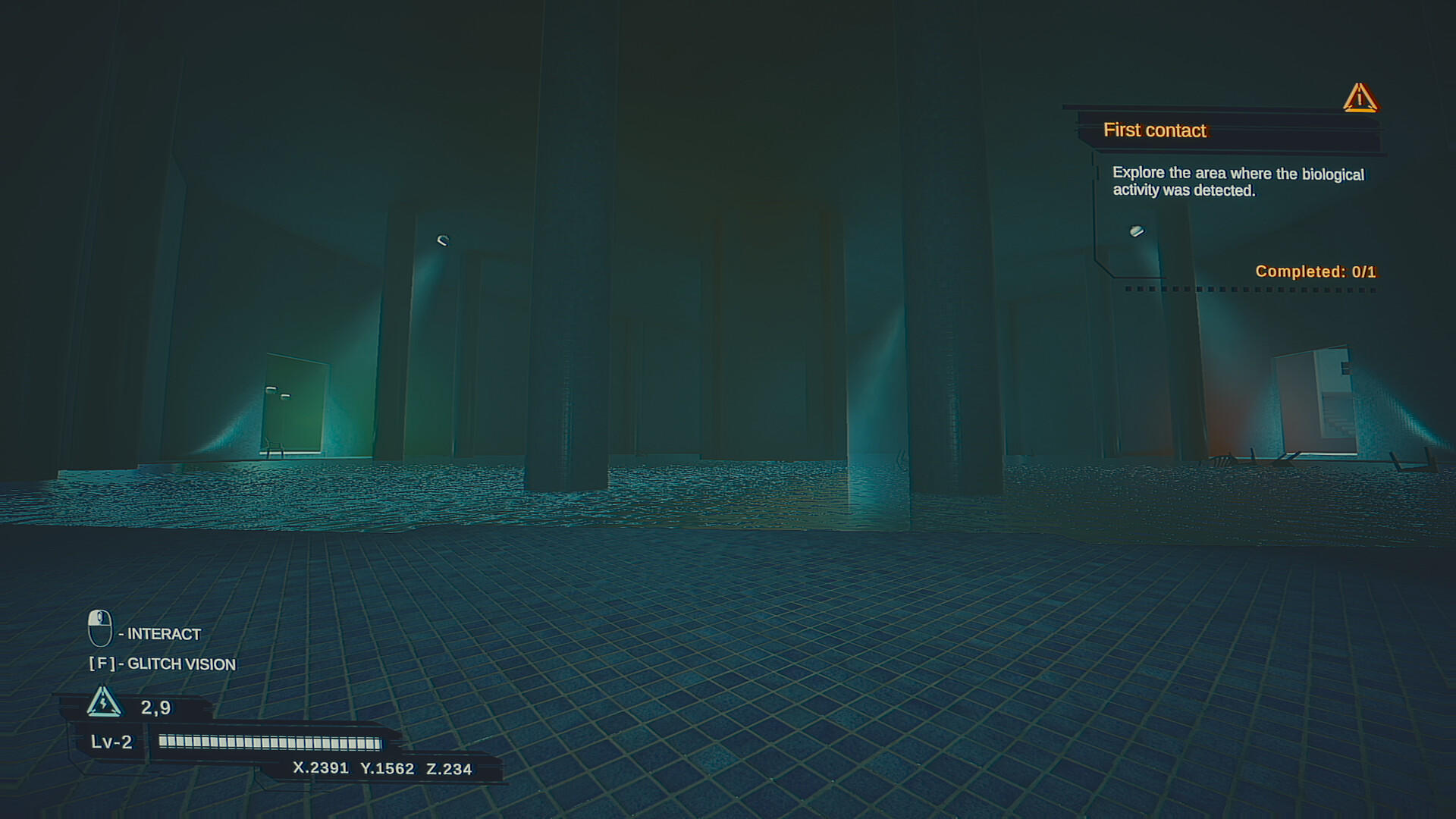
Task: Click the coordinates readout X.2391 Y.1562 Z.234
Action: pos(381,767)
